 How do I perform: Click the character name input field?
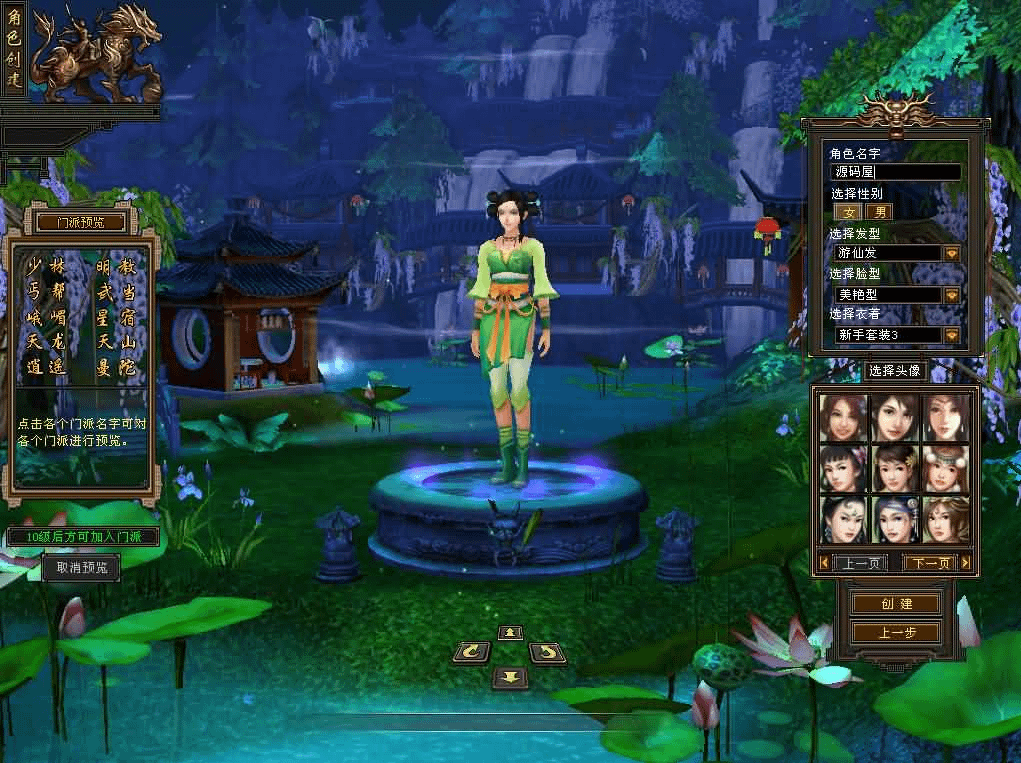pyautogui.click(x=896, y=172)
